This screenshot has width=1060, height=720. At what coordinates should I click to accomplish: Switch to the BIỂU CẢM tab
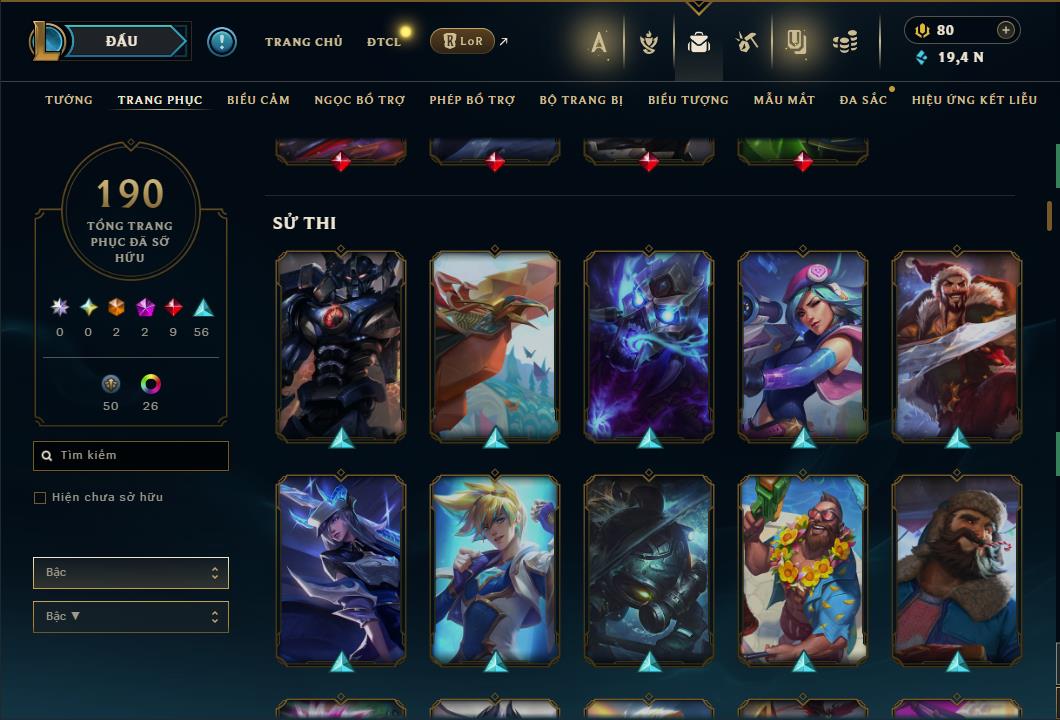(258, 100)
